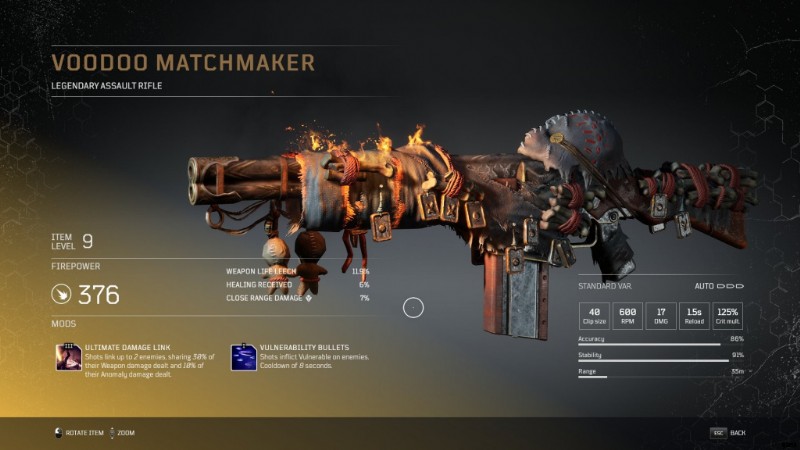Select the Vulnerability Bullets mod icon
The image size is (800, 450).
[243, 356]
